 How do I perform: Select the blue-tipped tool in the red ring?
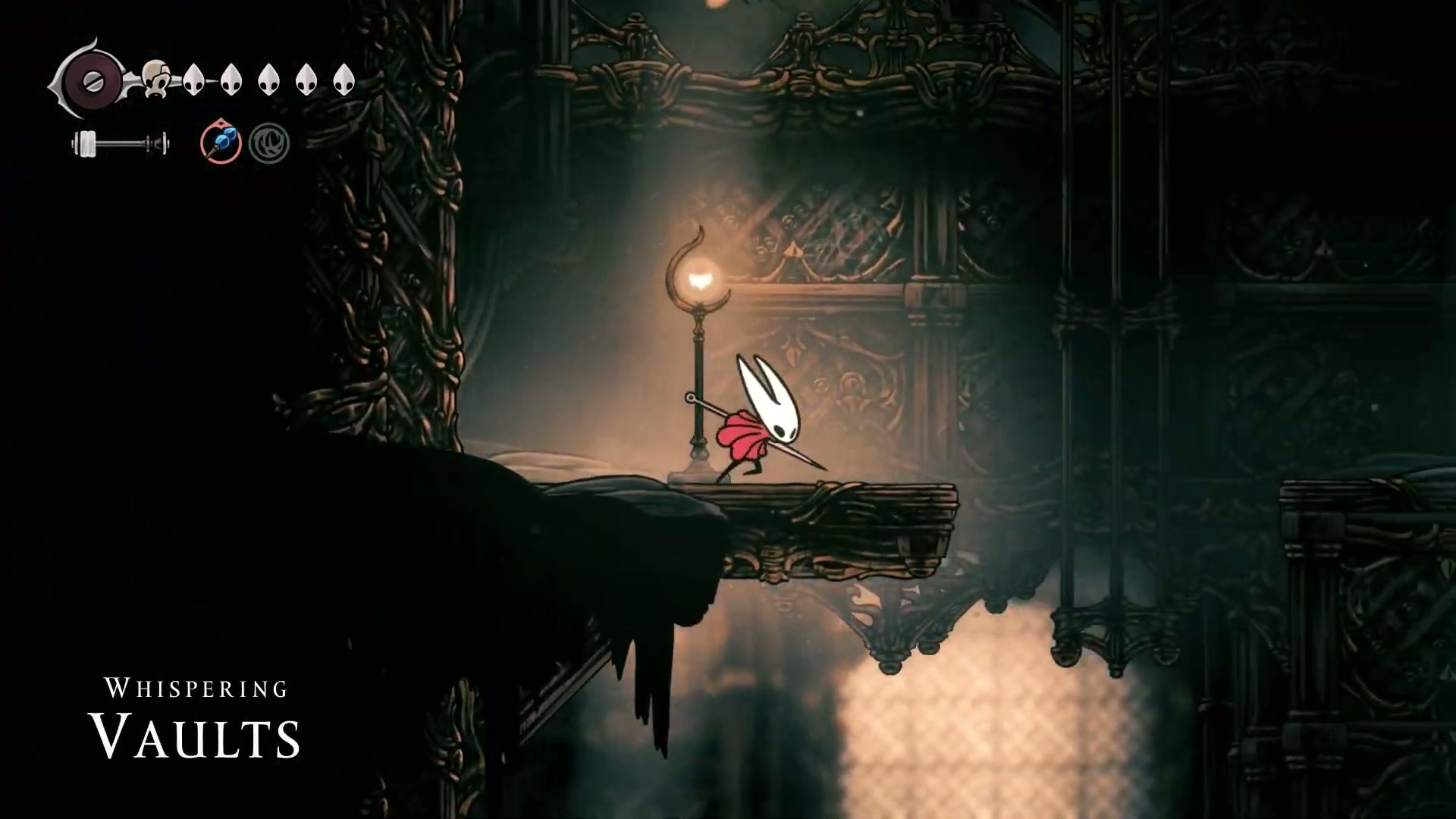point(221,143)
